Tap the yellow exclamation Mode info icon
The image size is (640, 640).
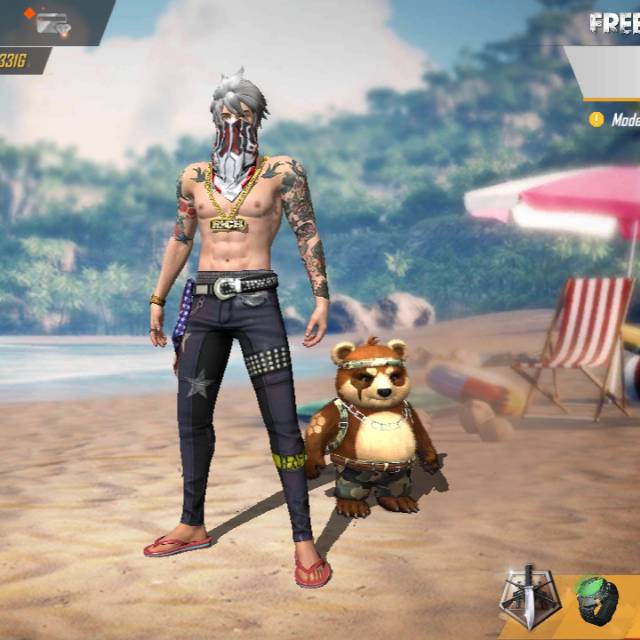point(597,120)
